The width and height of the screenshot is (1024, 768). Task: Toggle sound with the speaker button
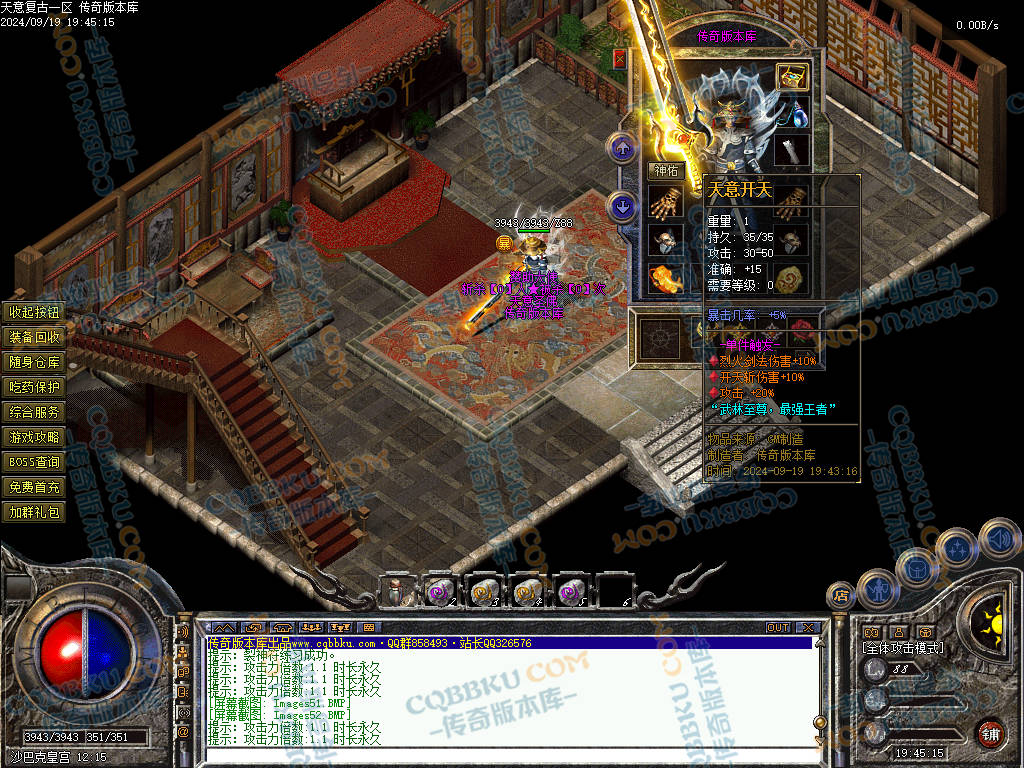pyautogui.click(x=998, y=538)
